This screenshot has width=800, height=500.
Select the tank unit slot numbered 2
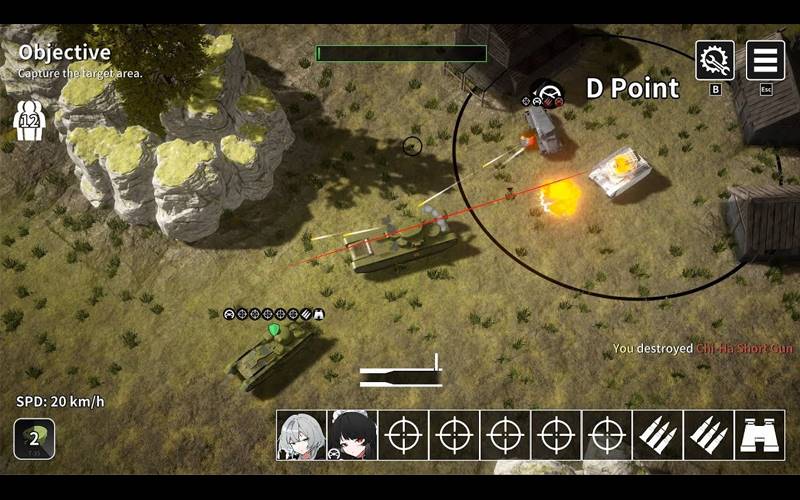34,438
